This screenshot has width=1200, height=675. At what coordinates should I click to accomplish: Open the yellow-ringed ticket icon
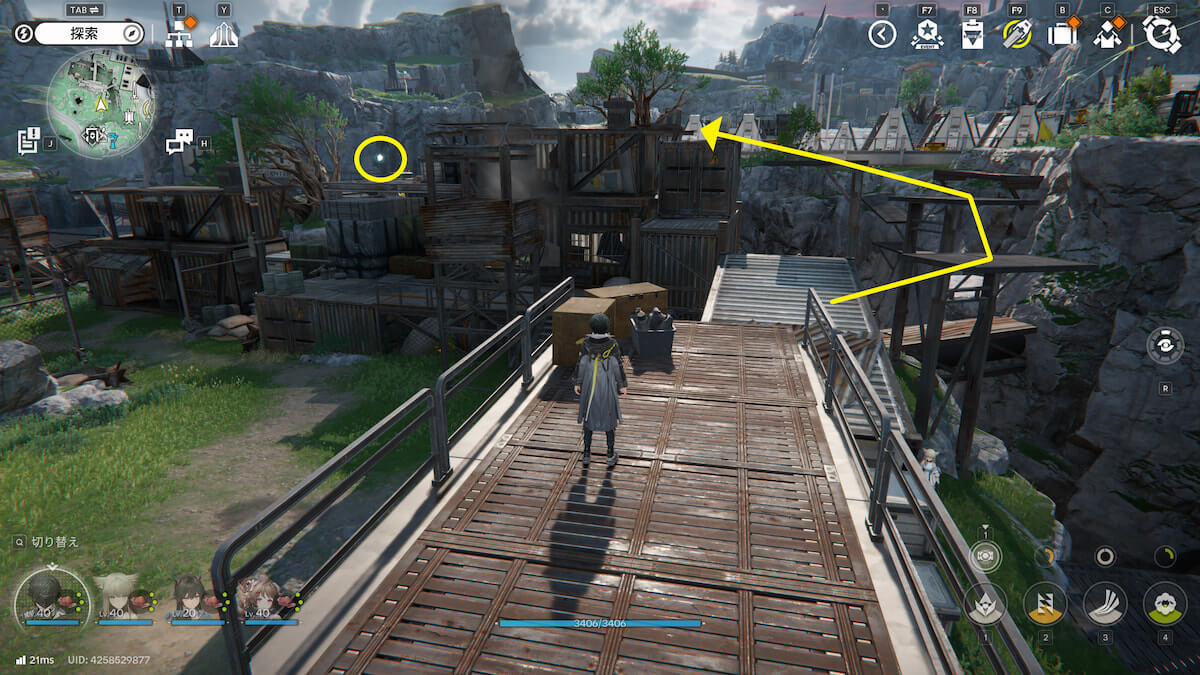pyautogui.click(x=1017, y=35)
